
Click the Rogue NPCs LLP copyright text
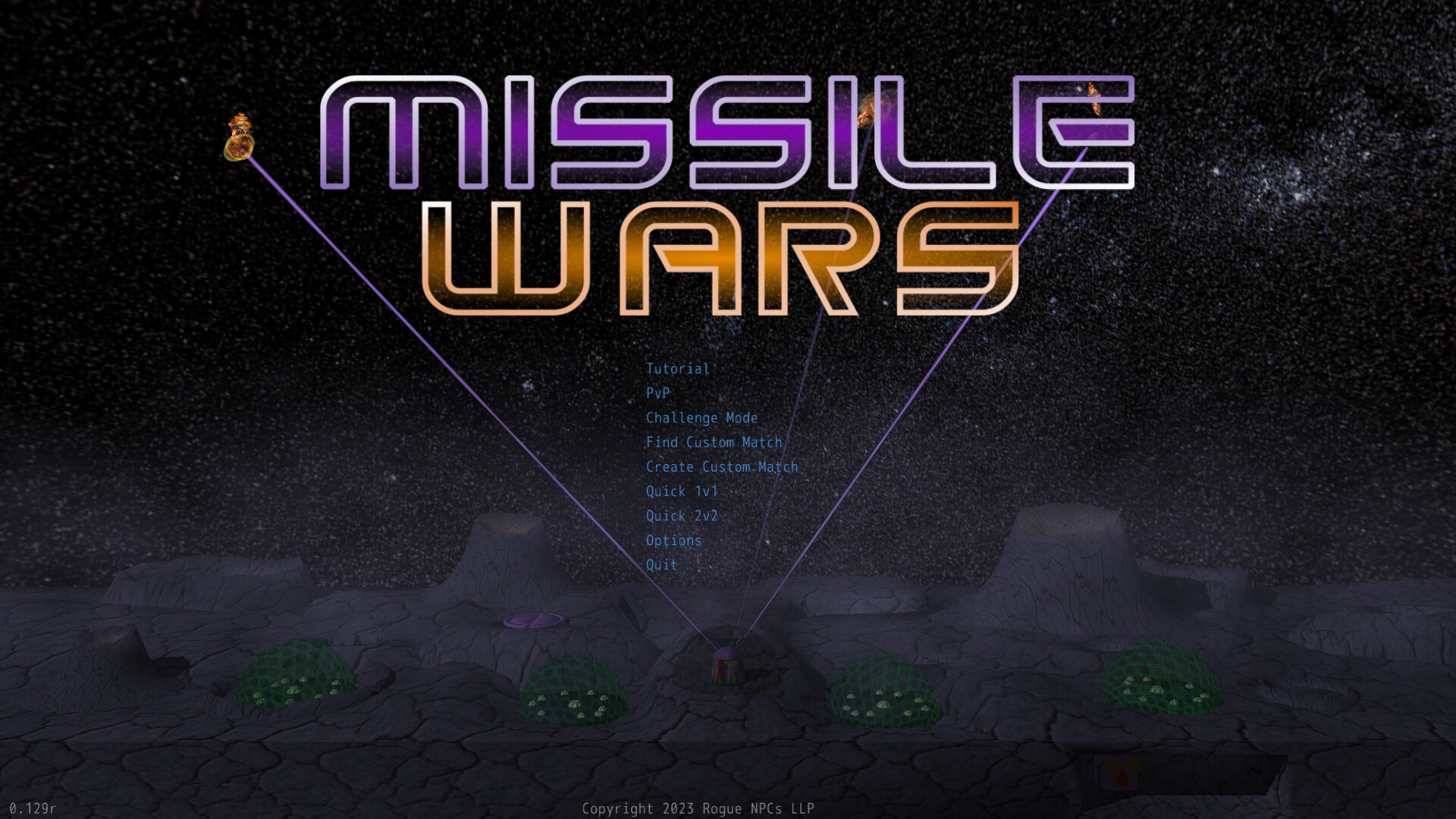point(698,808)
